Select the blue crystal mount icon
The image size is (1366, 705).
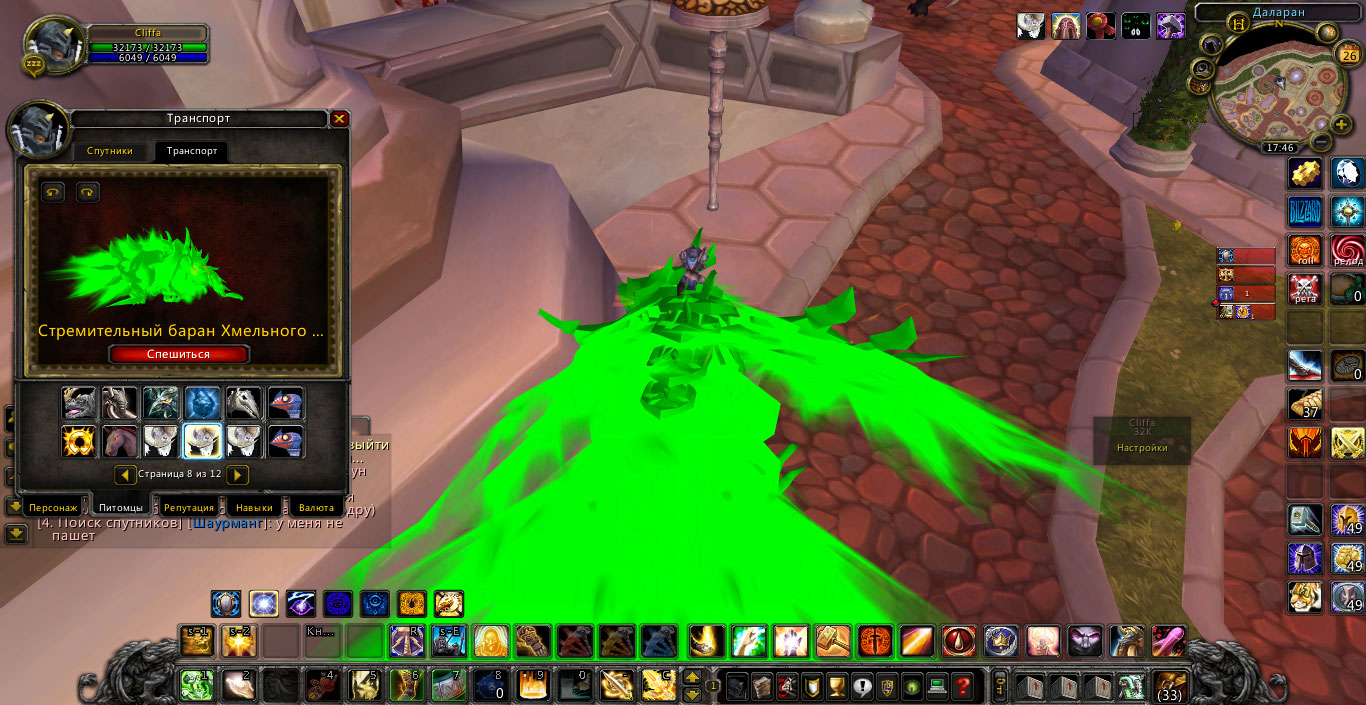[203, 403]
